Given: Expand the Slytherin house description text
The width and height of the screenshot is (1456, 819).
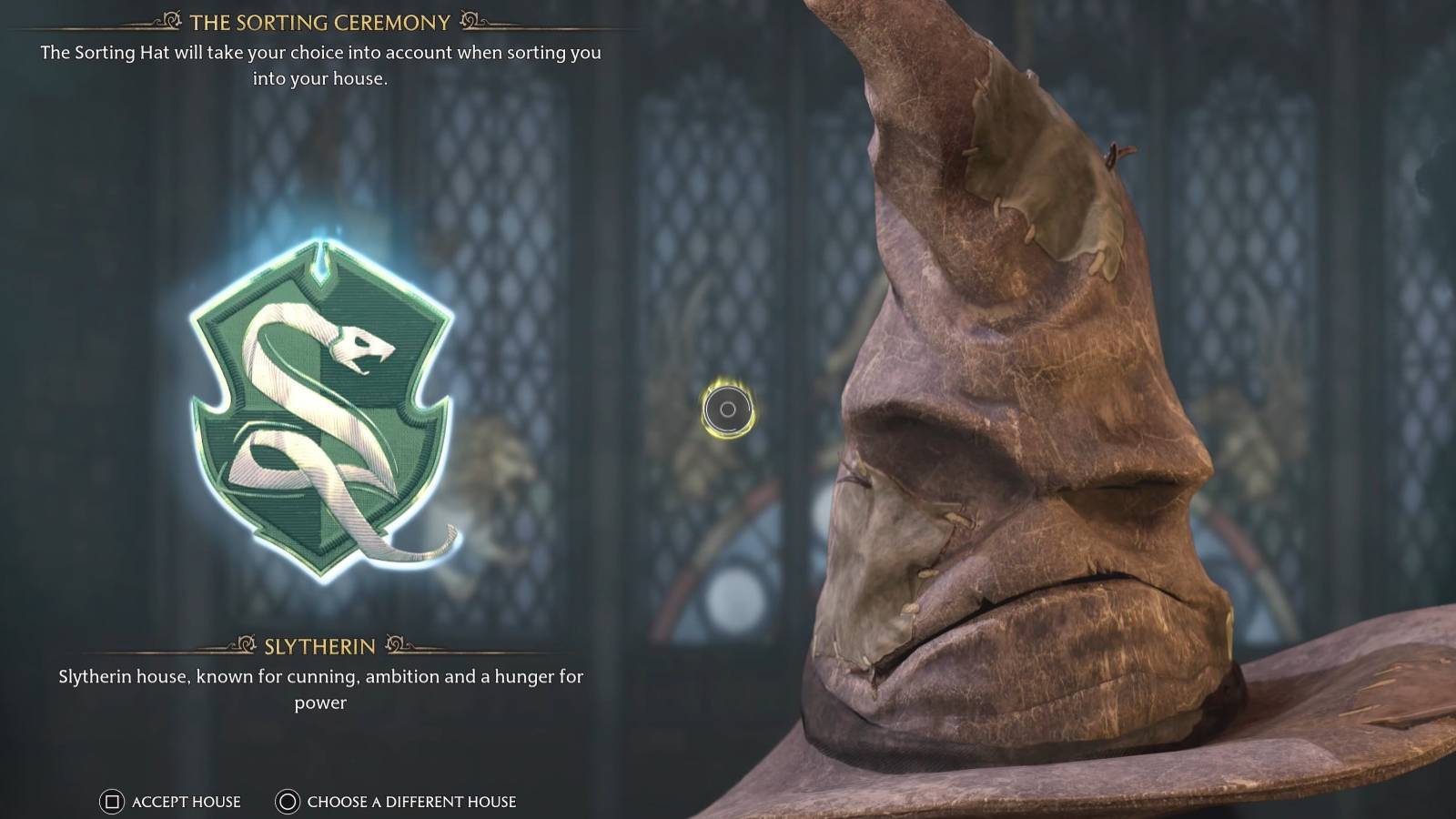Looking at the screenshot, I should point(319,688).
